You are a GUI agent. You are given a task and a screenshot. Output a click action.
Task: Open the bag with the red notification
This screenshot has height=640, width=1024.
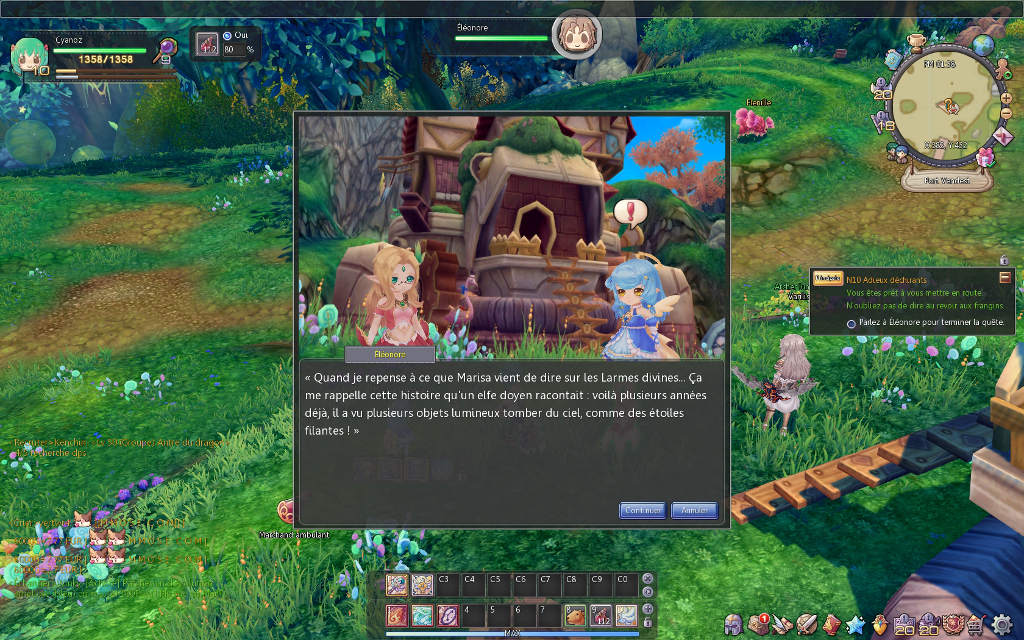click(759, 624)
